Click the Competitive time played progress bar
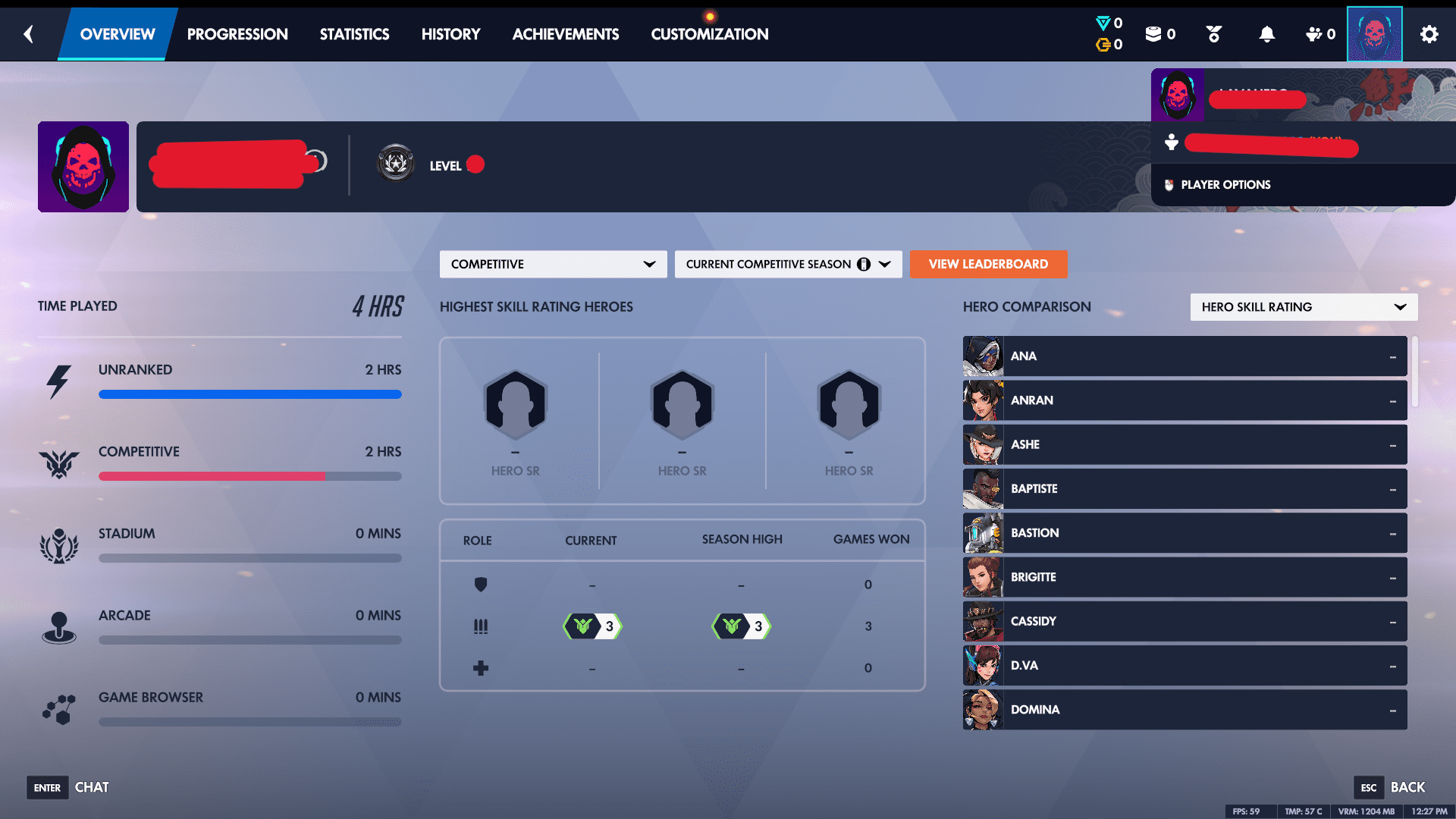The image size is (1456, 819). click(250, 476)
